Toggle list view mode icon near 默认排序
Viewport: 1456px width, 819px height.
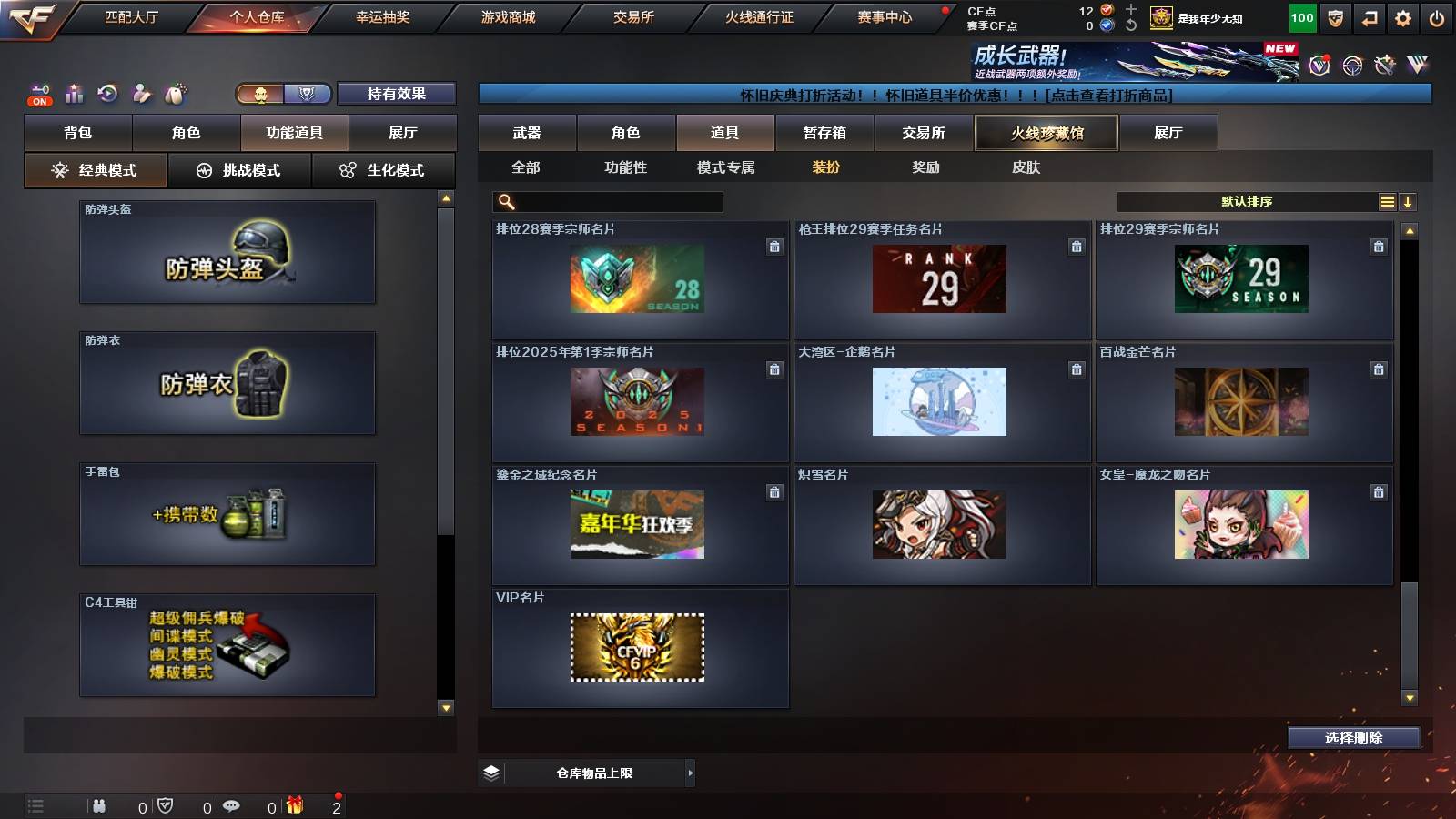point(1386,202)
